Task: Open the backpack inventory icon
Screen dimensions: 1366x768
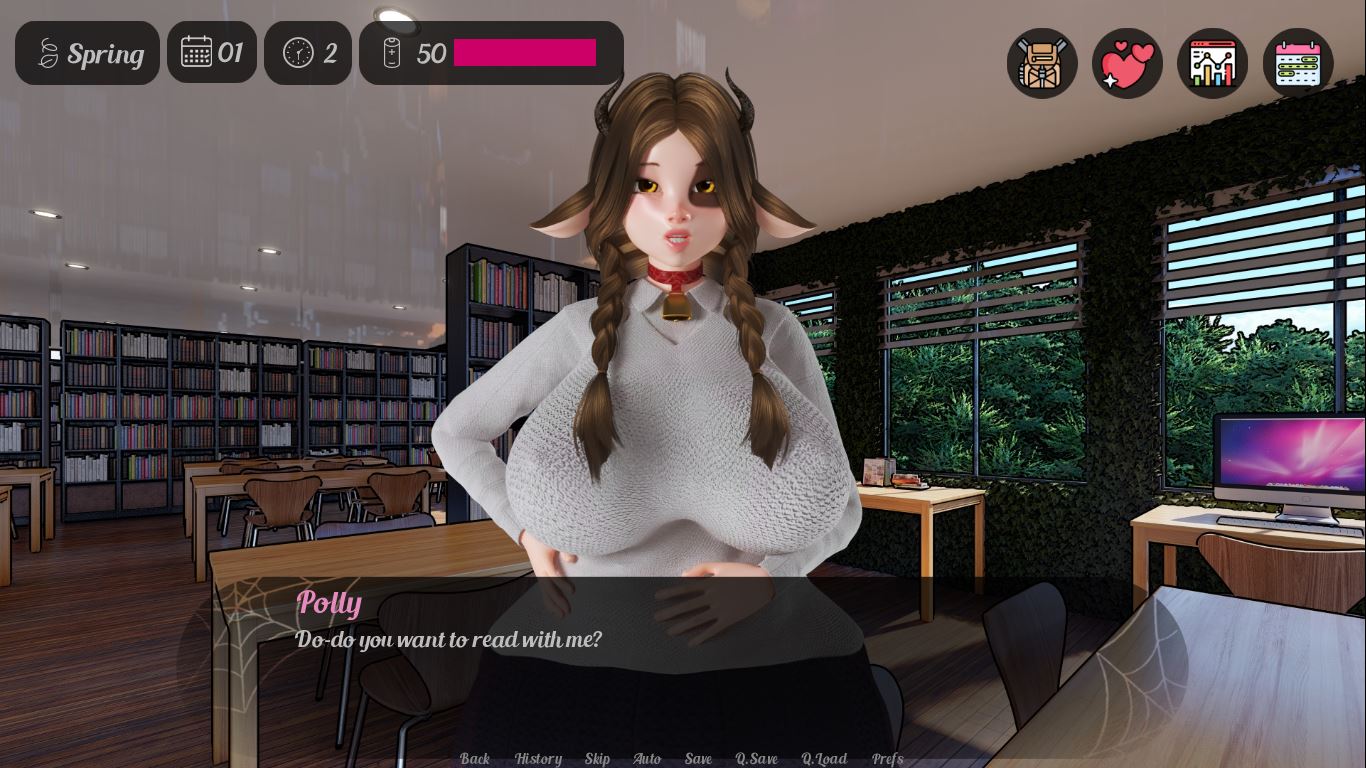Action: [1042, 63]
